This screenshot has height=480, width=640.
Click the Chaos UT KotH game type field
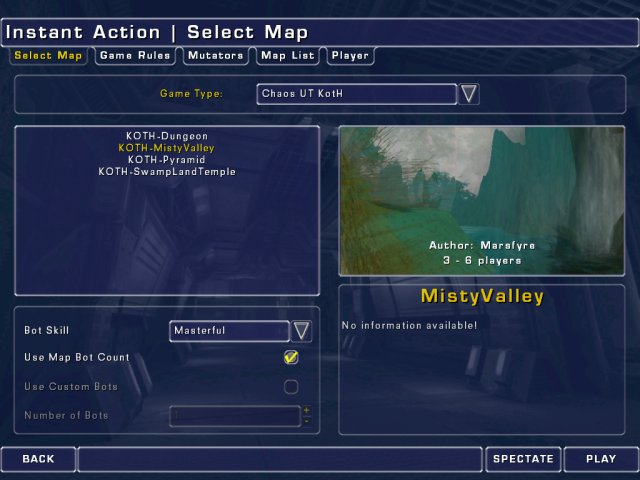tap(356, 94)
